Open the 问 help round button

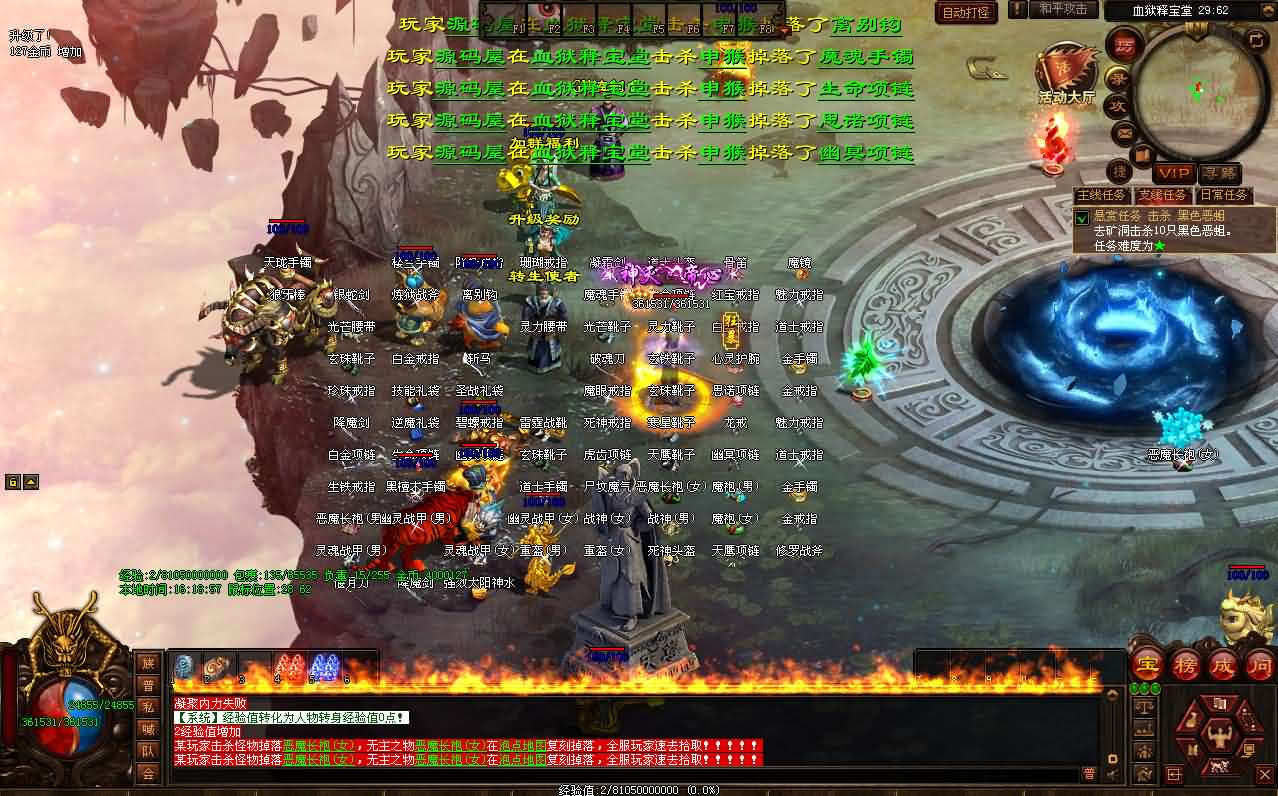(x=1259, y=664)
